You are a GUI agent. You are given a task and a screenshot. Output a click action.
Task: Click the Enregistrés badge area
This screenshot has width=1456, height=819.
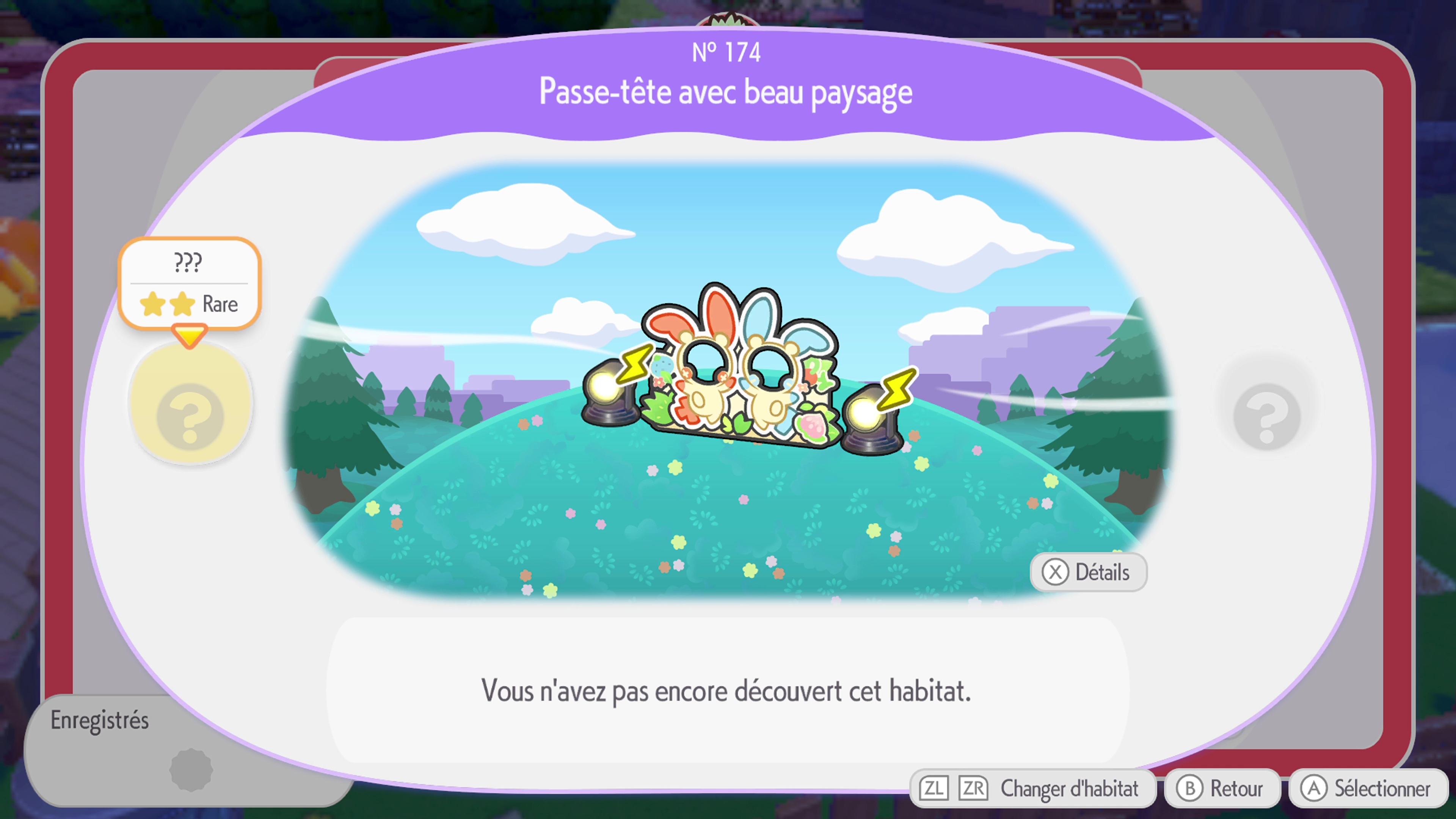tap(100, 720)
